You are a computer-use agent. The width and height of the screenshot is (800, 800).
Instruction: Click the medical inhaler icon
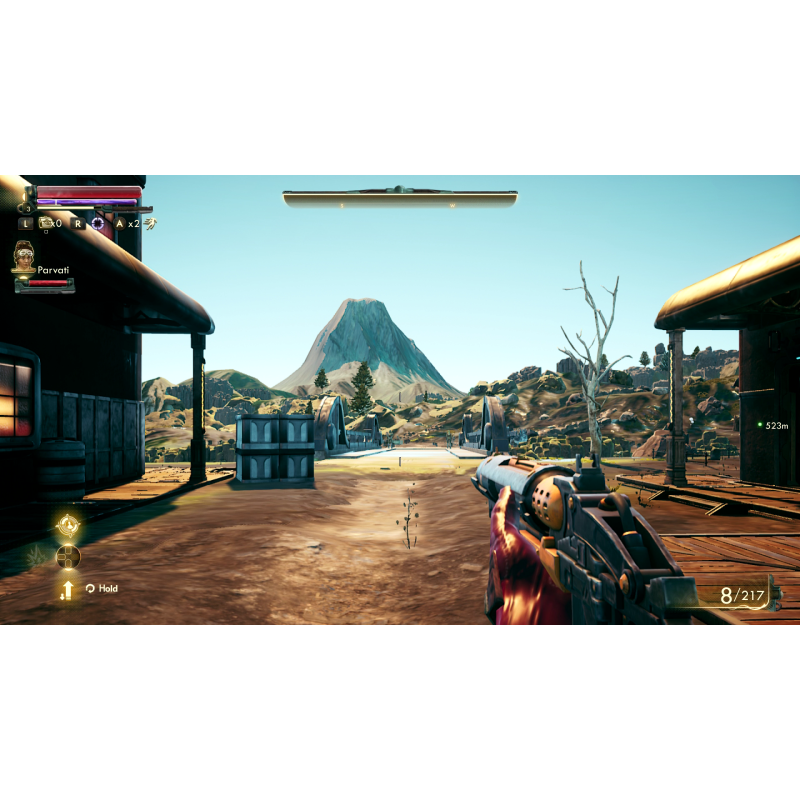click(45, 223)
